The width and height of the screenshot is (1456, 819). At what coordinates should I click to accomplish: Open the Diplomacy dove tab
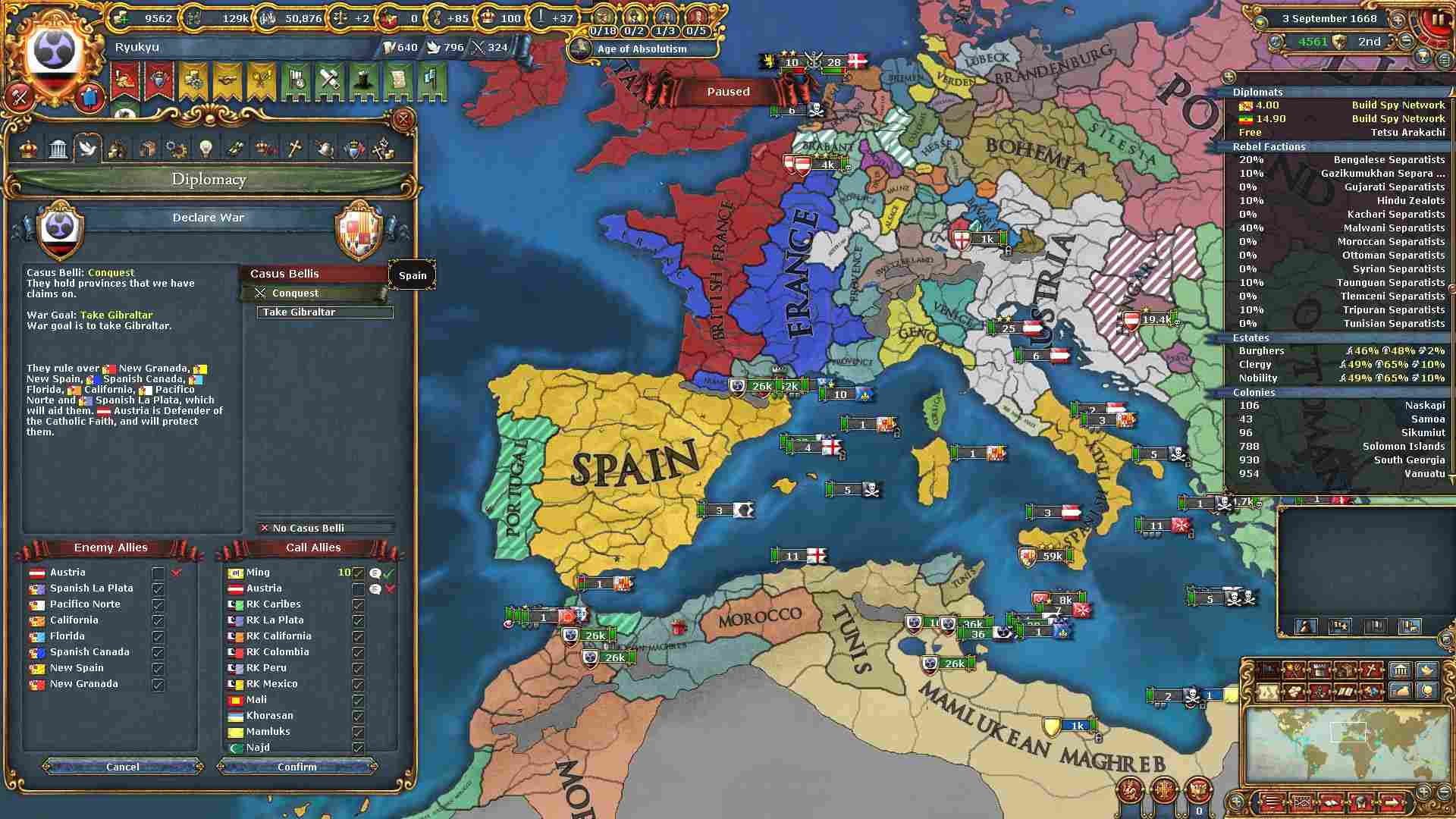point(87,148)
